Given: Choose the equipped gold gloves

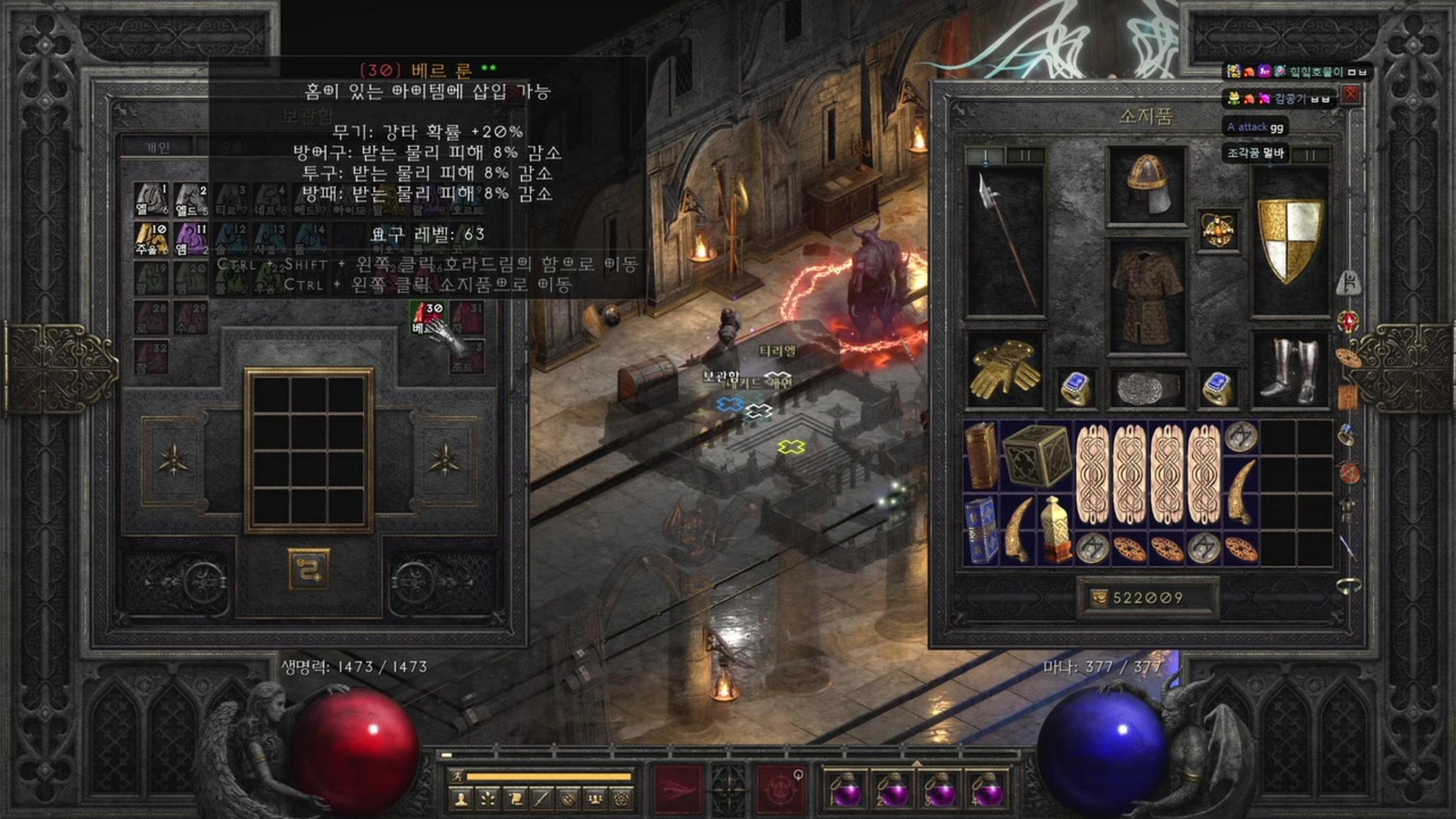Looking at the screenshot, I should [1004, 369].
